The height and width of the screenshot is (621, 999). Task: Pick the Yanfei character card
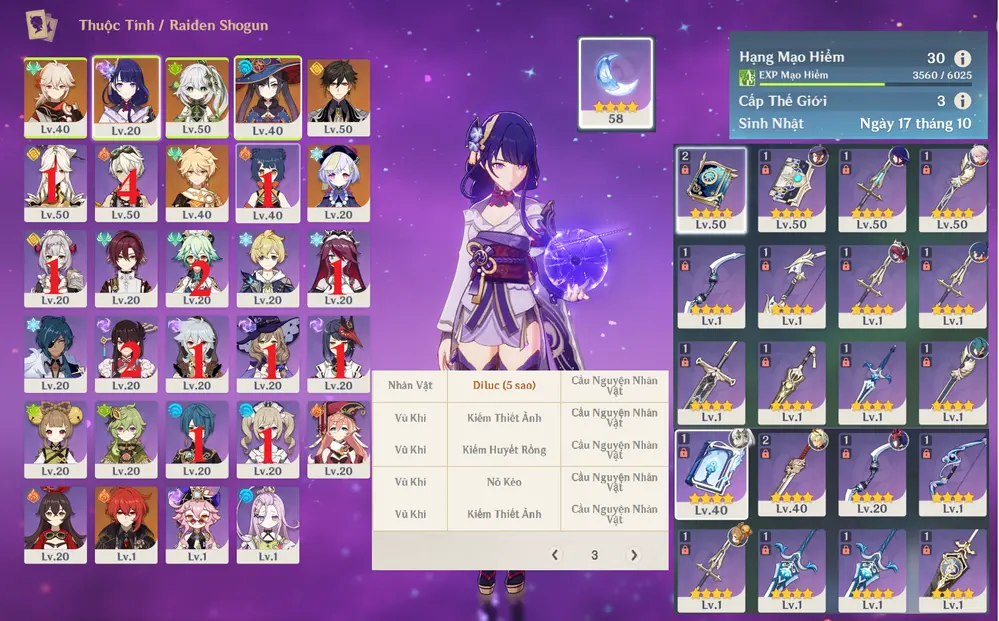click(338, 439)
